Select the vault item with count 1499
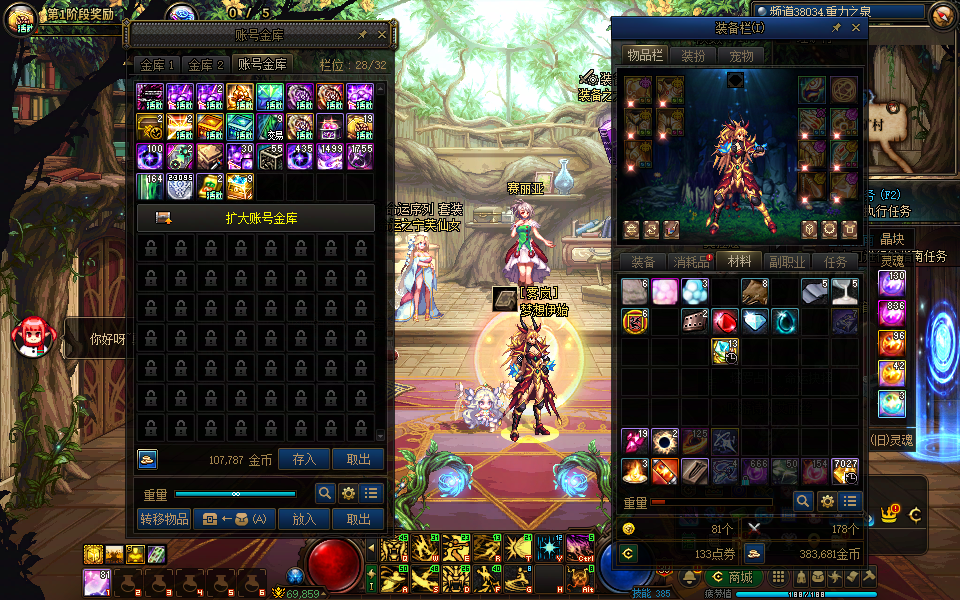 coord(329,156)
